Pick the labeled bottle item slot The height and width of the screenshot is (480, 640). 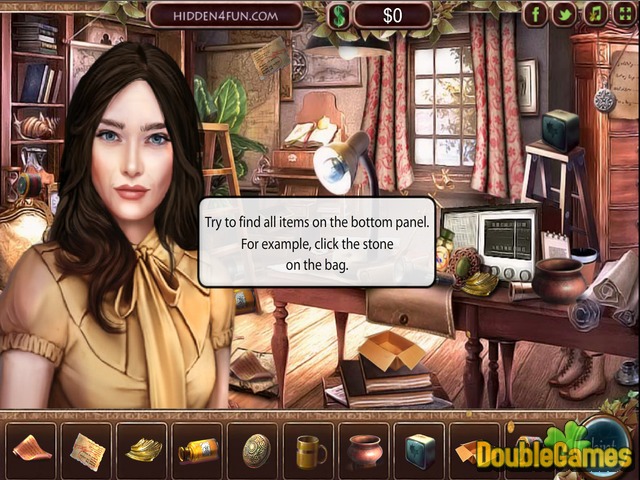[x=197, y=447]
